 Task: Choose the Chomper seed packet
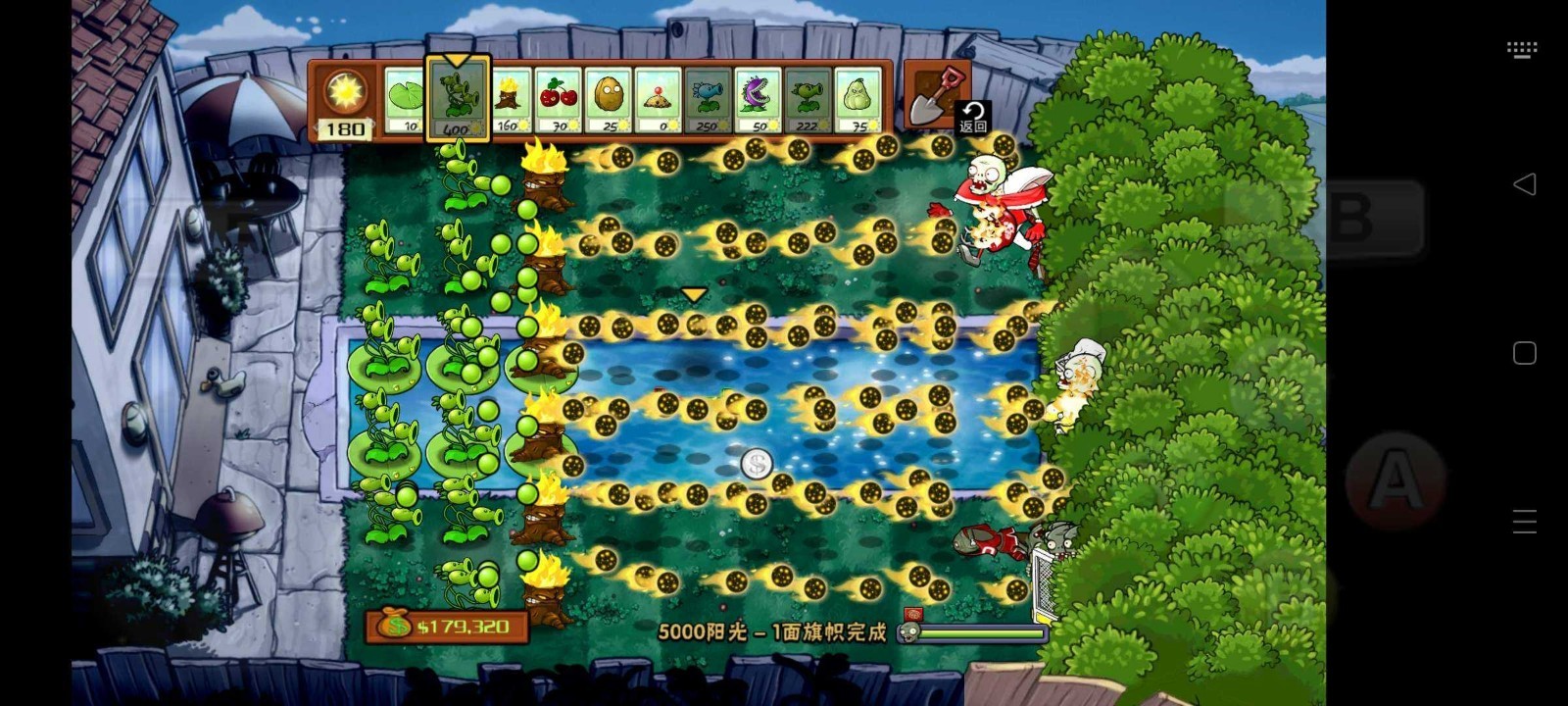[x=759, y=96]
